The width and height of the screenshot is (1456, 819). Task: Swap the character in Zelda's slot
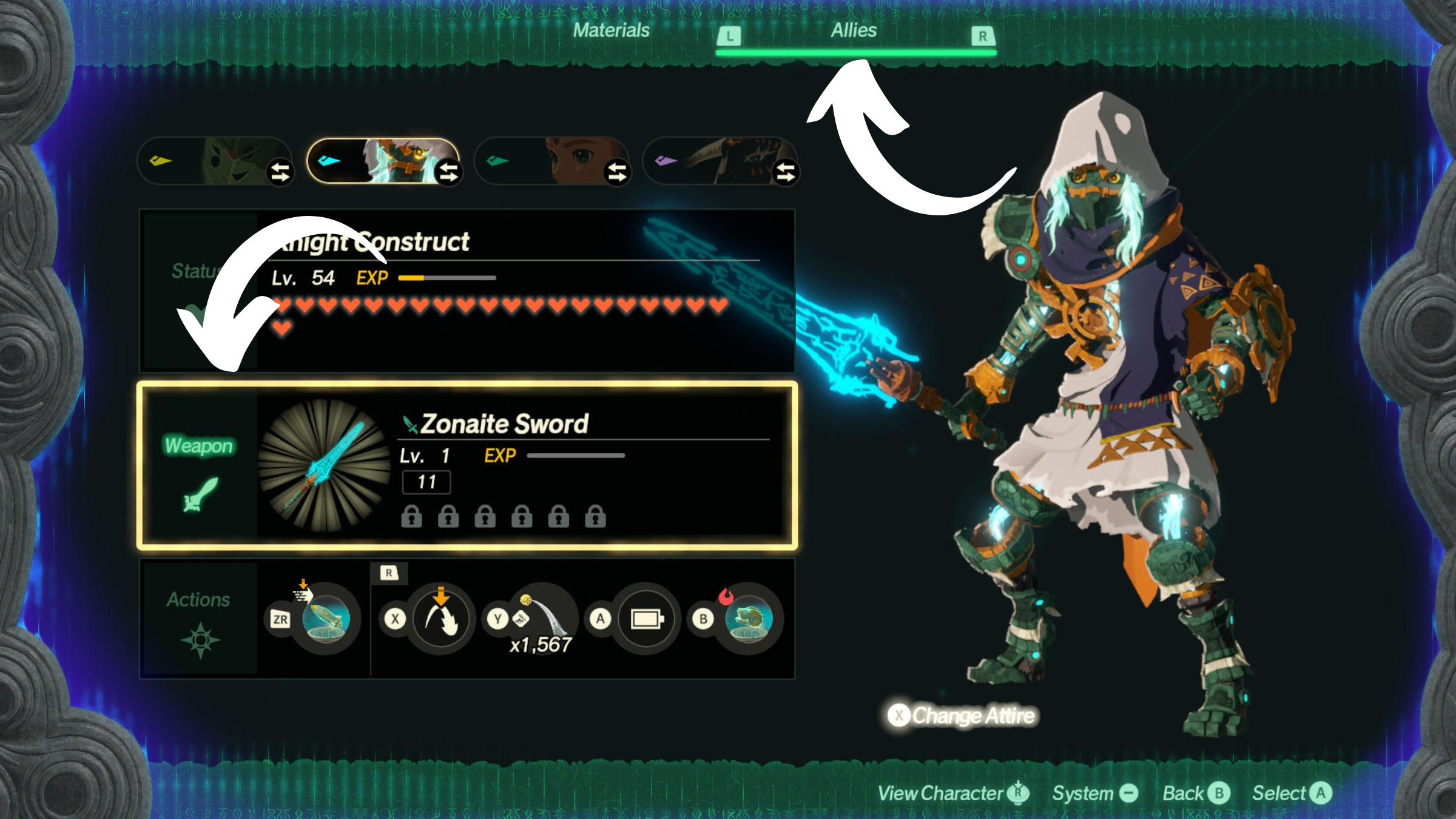617,172
